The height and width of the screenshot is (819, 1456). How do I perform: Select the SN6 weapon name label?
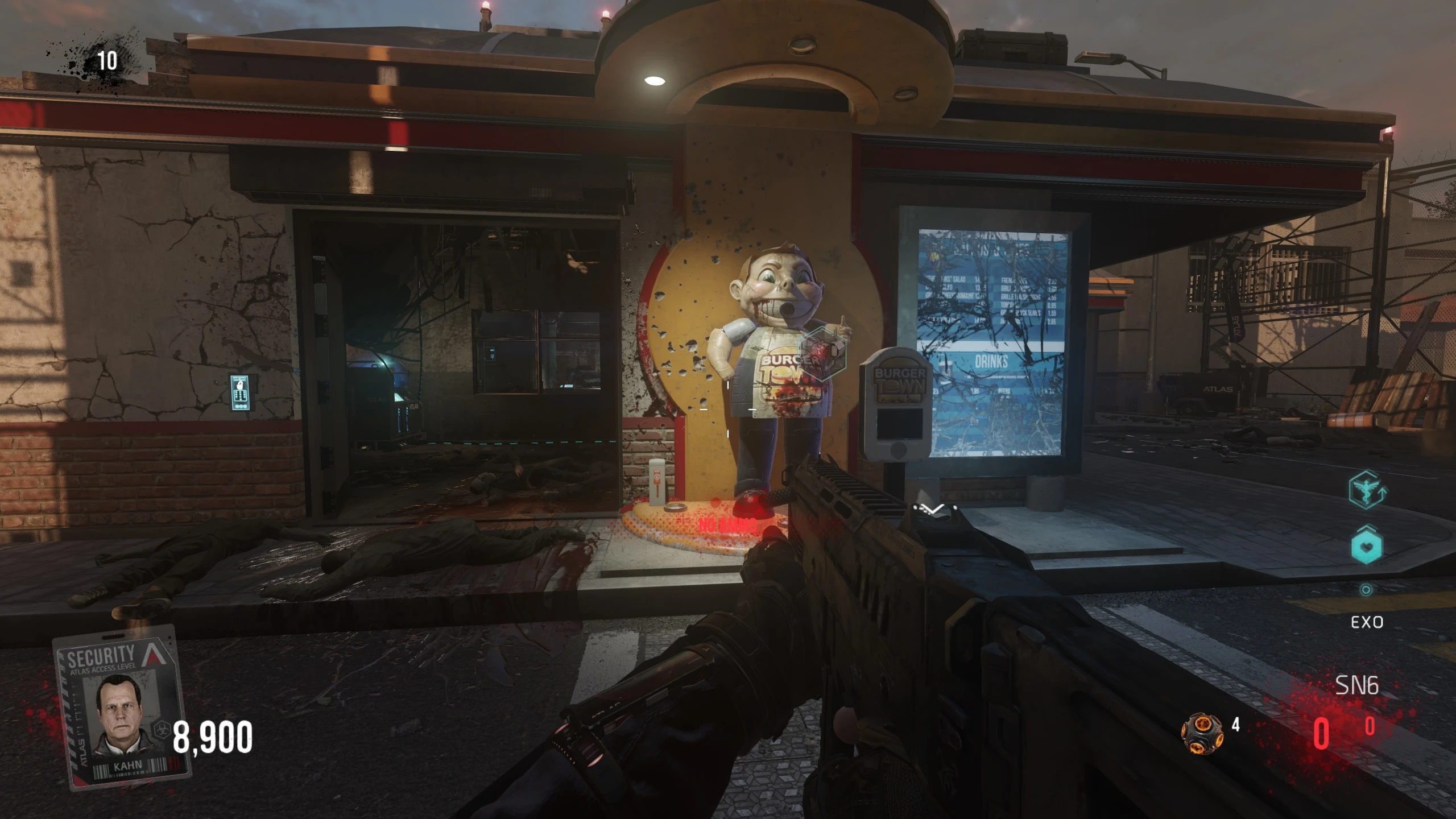[1356, 686]
